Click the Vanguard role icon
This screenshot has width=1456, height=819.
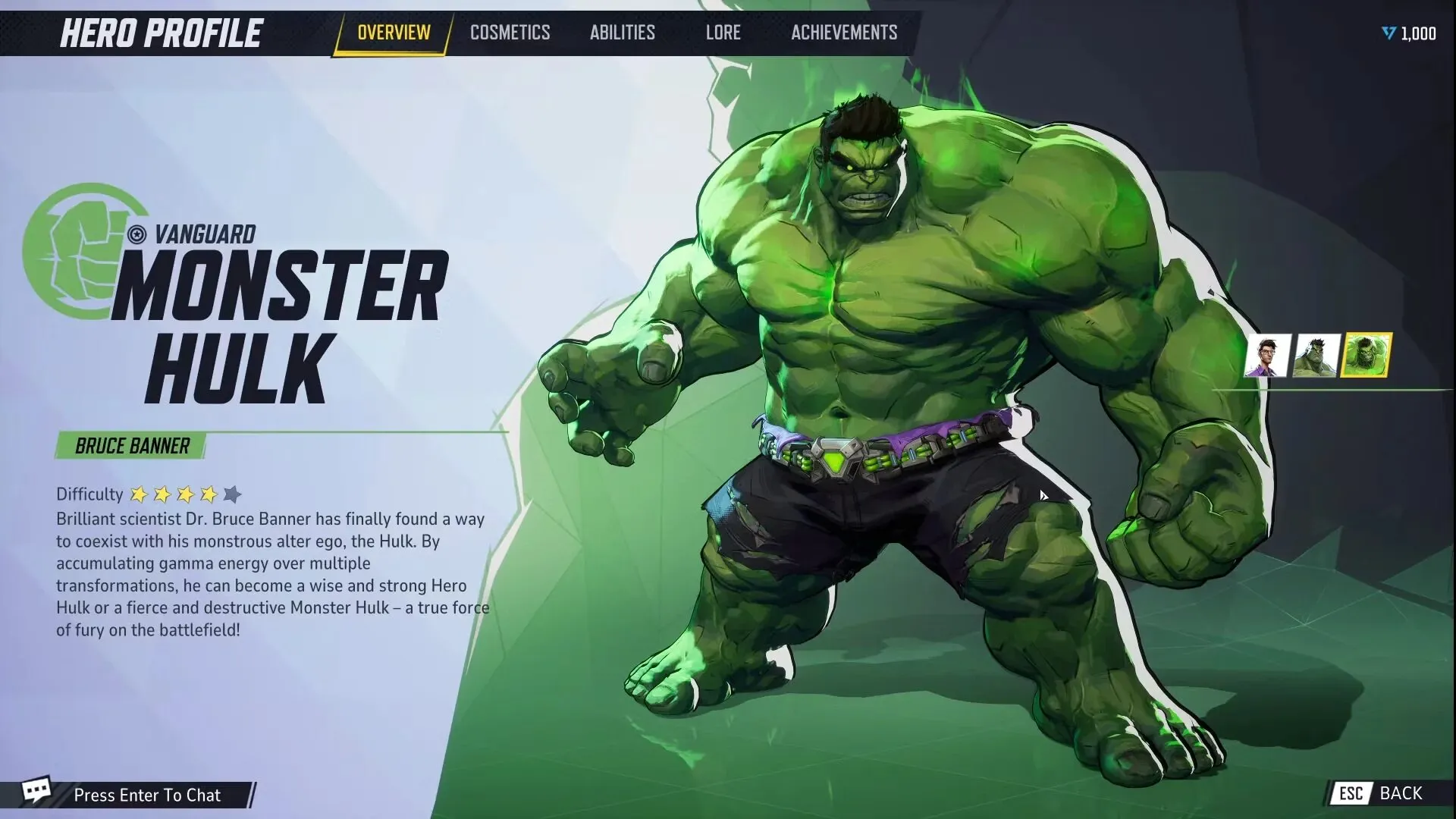pyautogui.click(x=136, y=234)
